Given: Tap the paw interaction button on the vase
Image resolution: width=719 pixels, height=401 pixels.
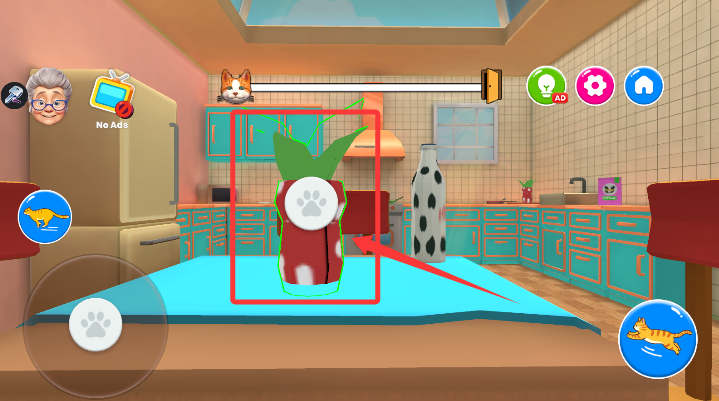Looking at the screenshot, I should pos(309,201).
